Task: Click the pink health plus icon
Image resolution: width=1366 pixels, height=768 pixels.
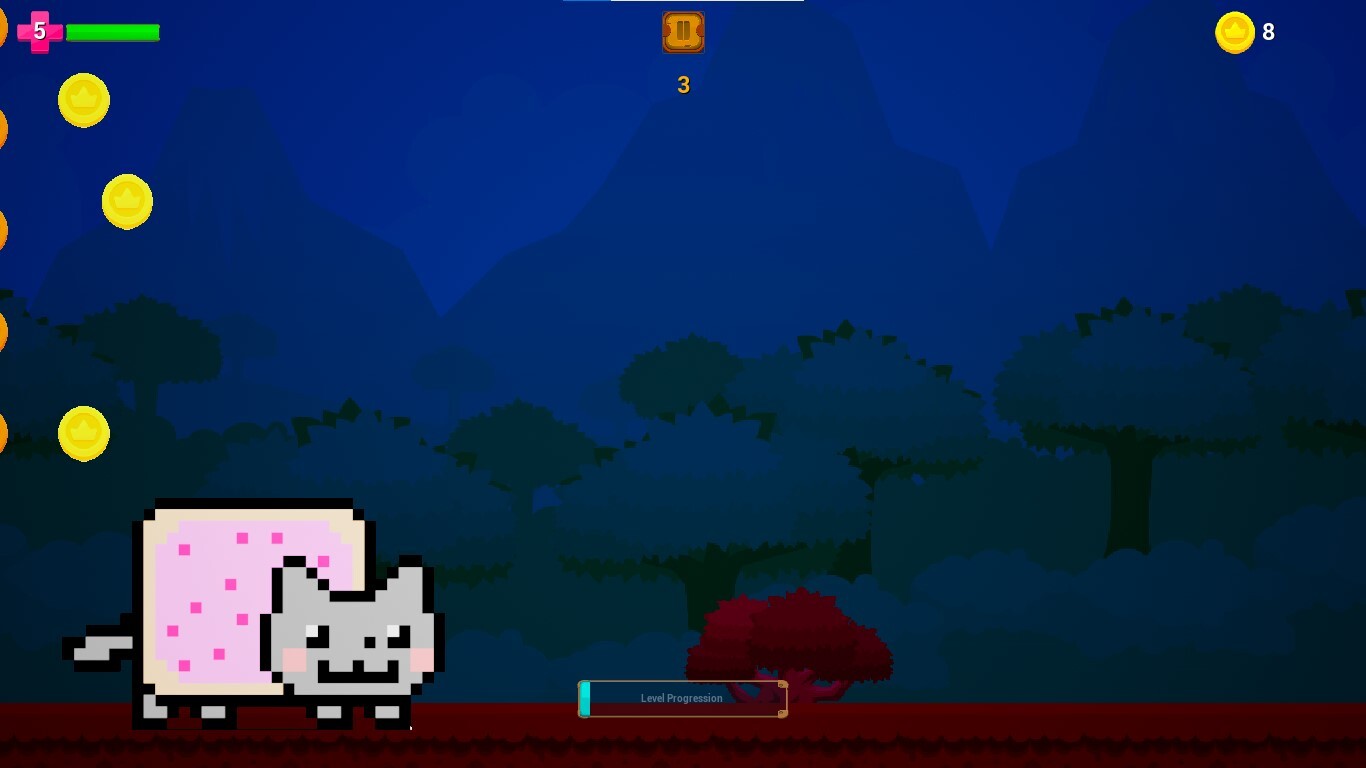Action: (38, 30)
